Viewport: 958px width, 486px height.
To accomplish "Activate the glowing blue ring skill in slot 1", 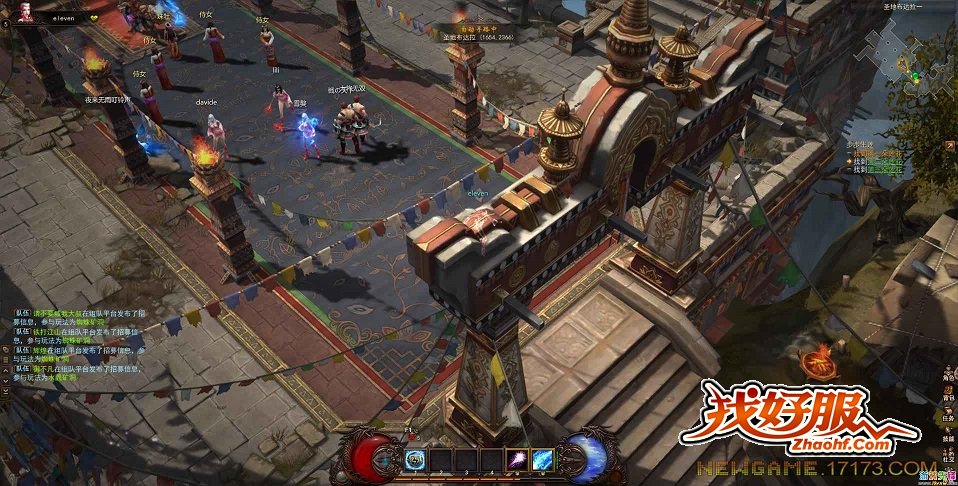I will click(x=416, y=459).
